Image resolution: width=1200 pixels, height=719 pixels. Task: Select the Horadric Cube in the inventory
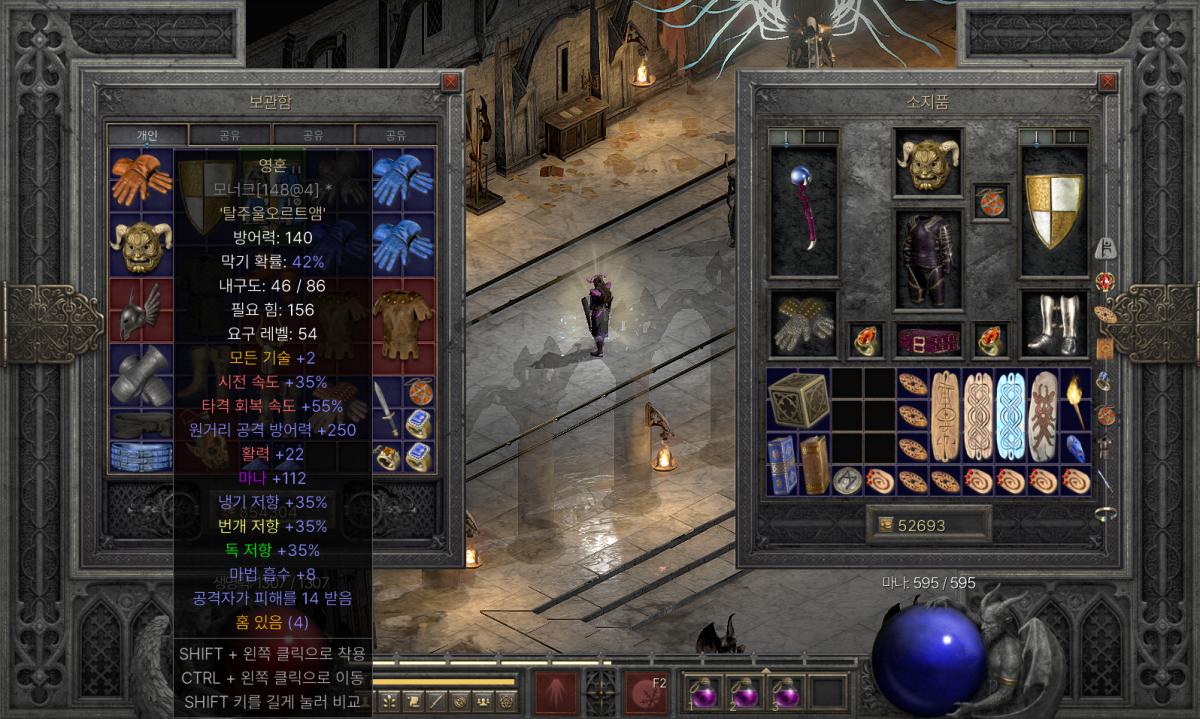coord(799,399)
